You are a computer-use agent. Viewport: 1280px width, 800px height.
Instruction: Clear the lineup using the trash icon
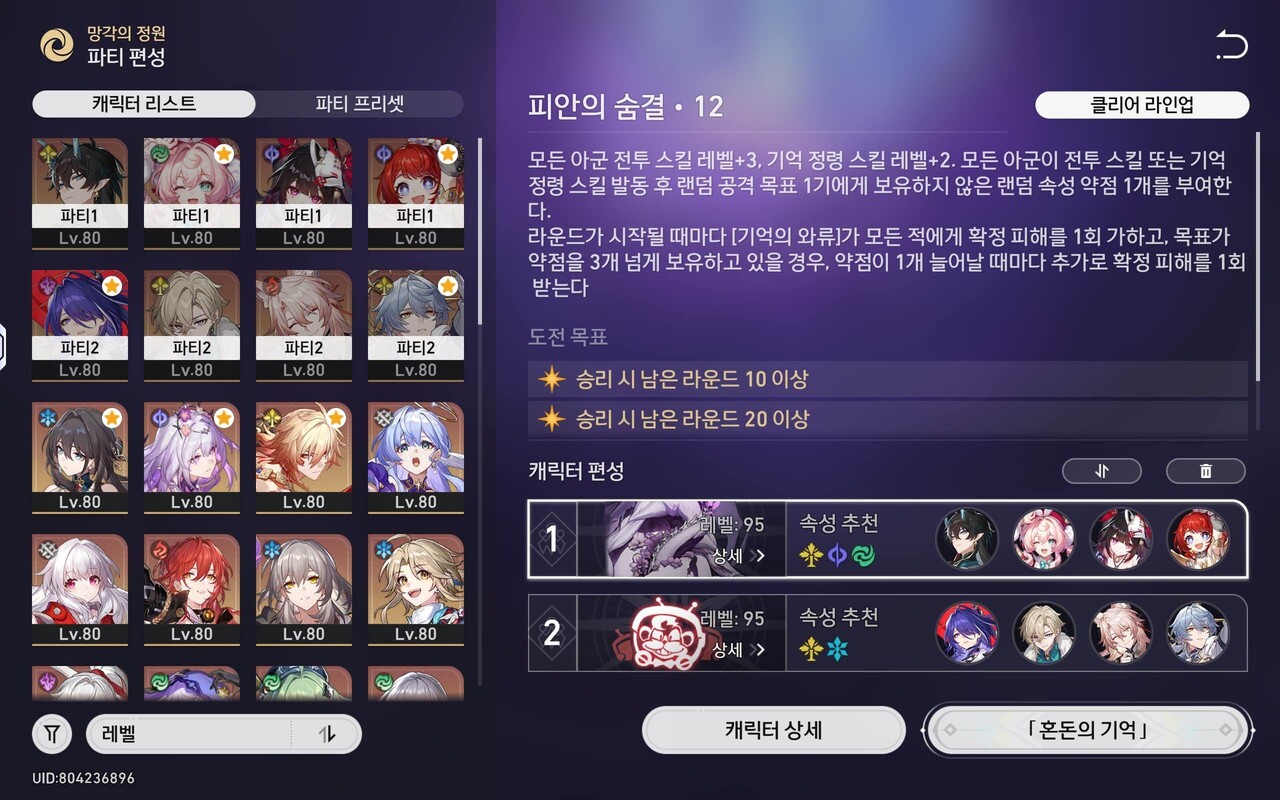tap(1206, 470)
